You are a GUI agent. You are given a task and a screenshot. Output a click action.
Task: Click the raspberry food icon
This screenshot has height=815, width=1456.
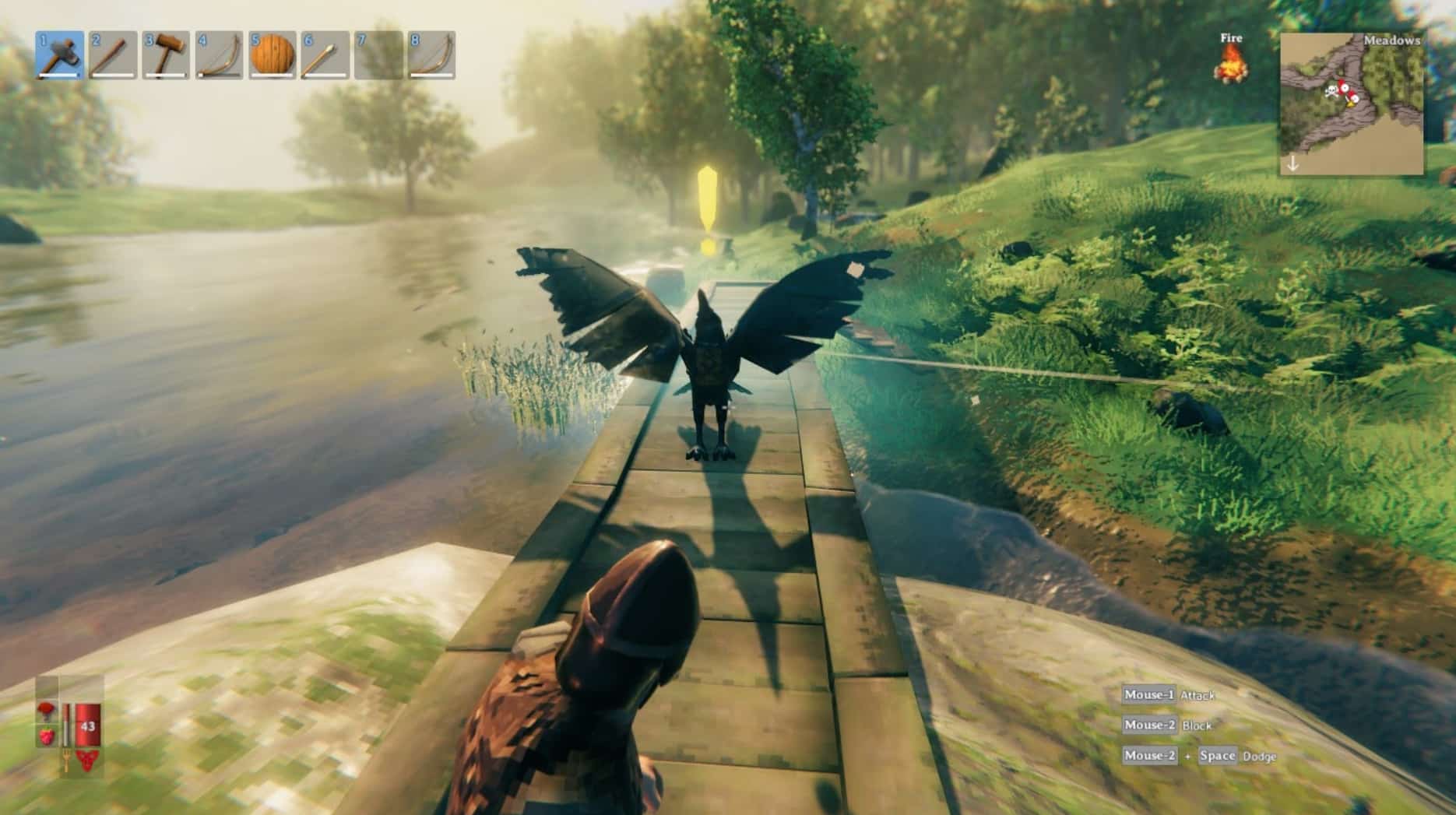[46, 735]
